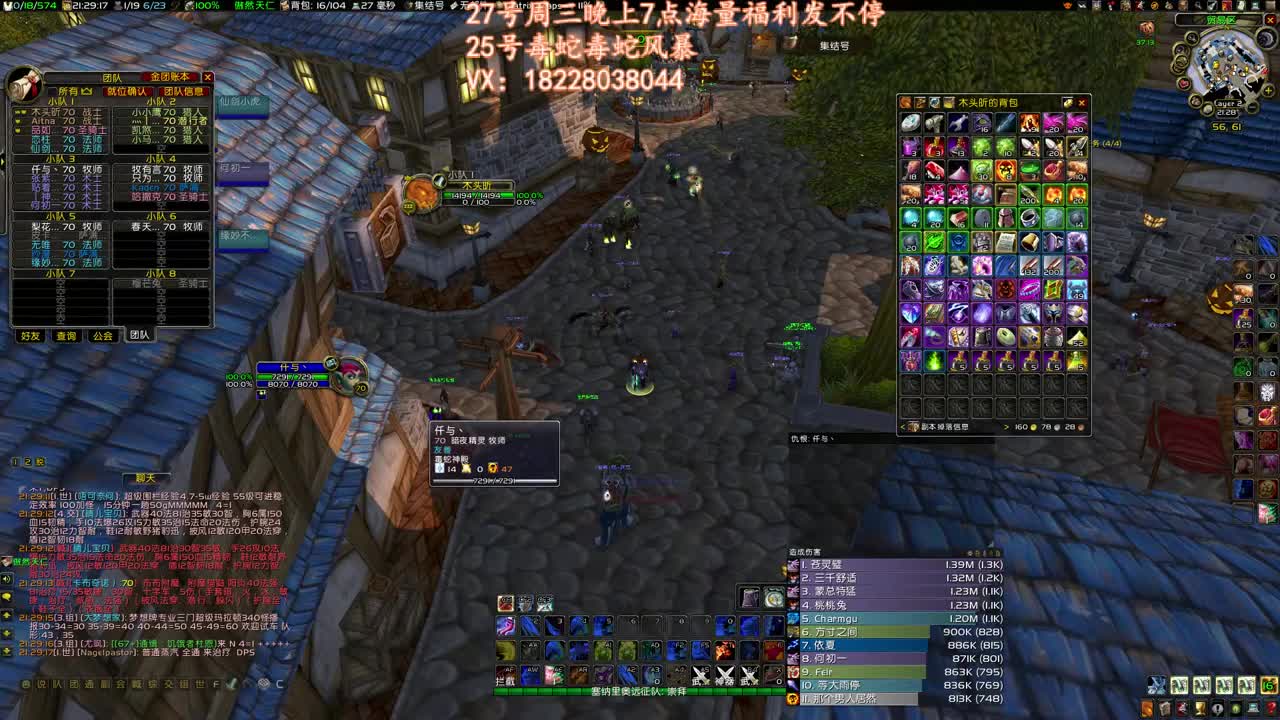Click the gold coin icon in the bag footer
Image resolution: width=1280 pixels, height=720 pixels.
tap(1033, 427)
